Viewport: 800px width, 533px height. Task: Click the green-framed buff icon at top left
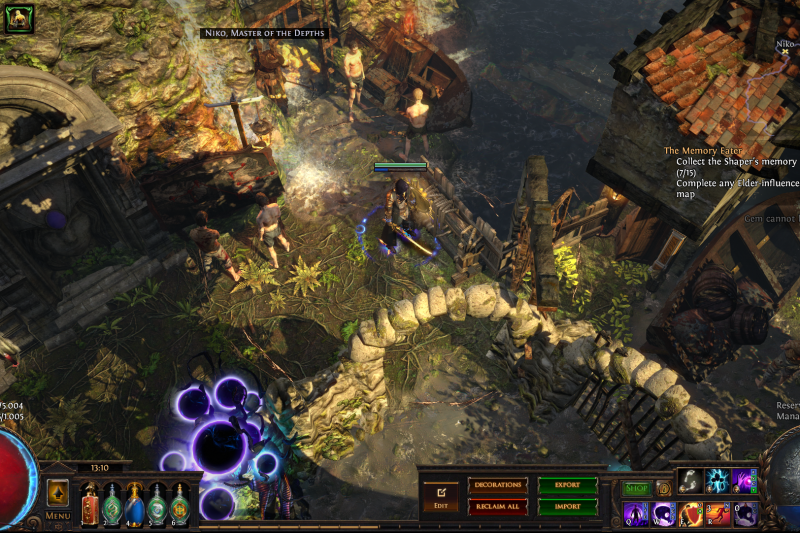pyautogui.click(x=19, y=18)
